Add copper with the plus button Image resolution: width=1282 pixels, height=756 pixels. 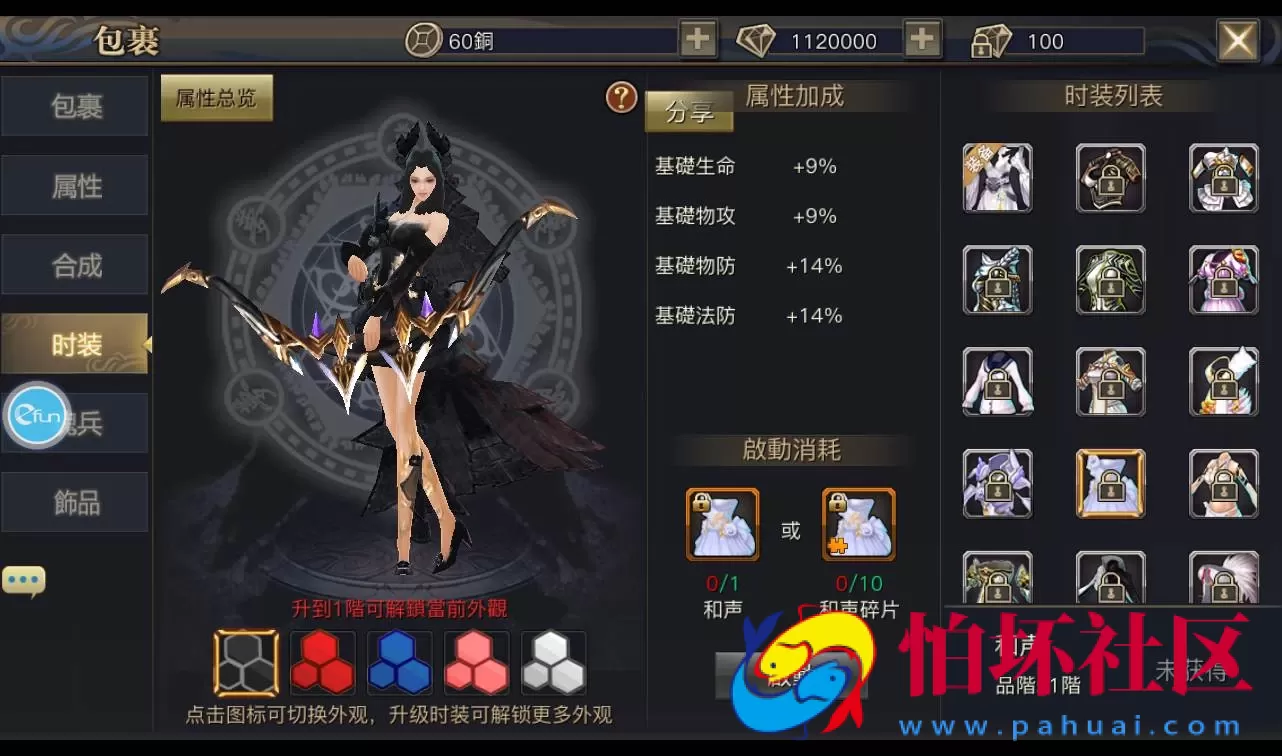click(698, 41)
